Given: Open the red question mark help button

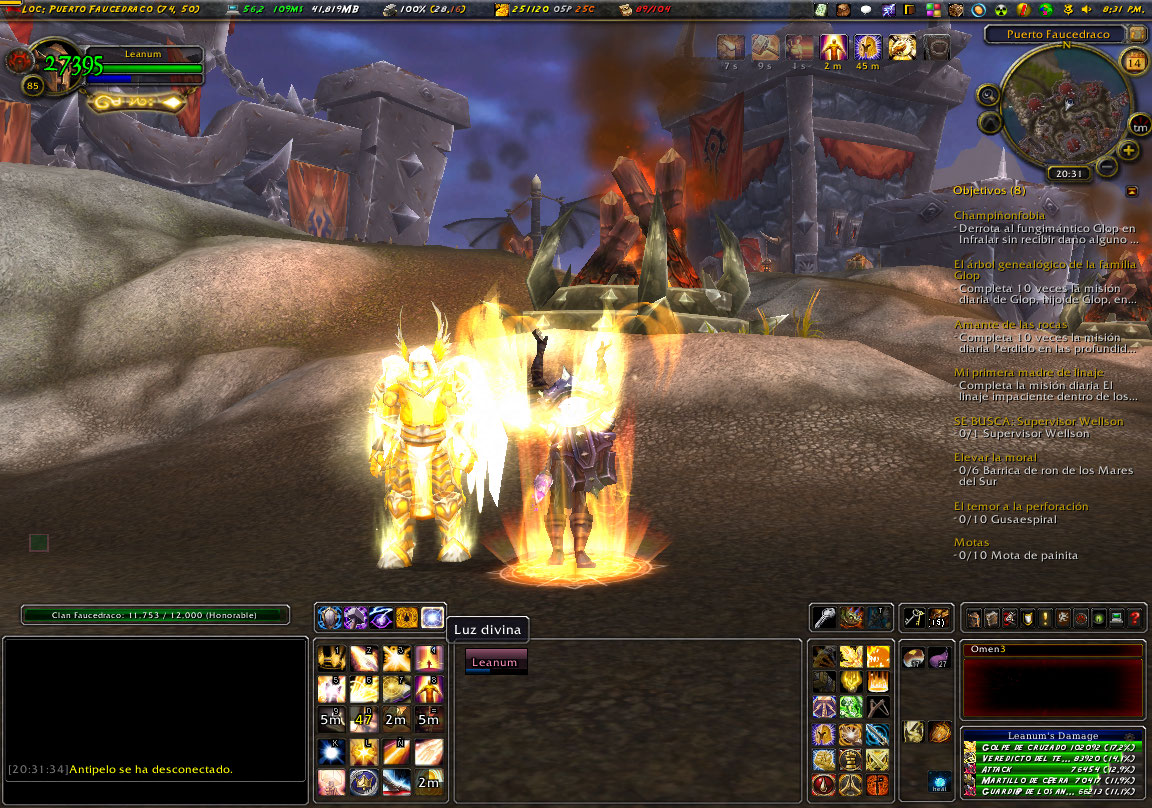Looking at the screenshot, I should pyautogui.click(x=1135, y=619).
